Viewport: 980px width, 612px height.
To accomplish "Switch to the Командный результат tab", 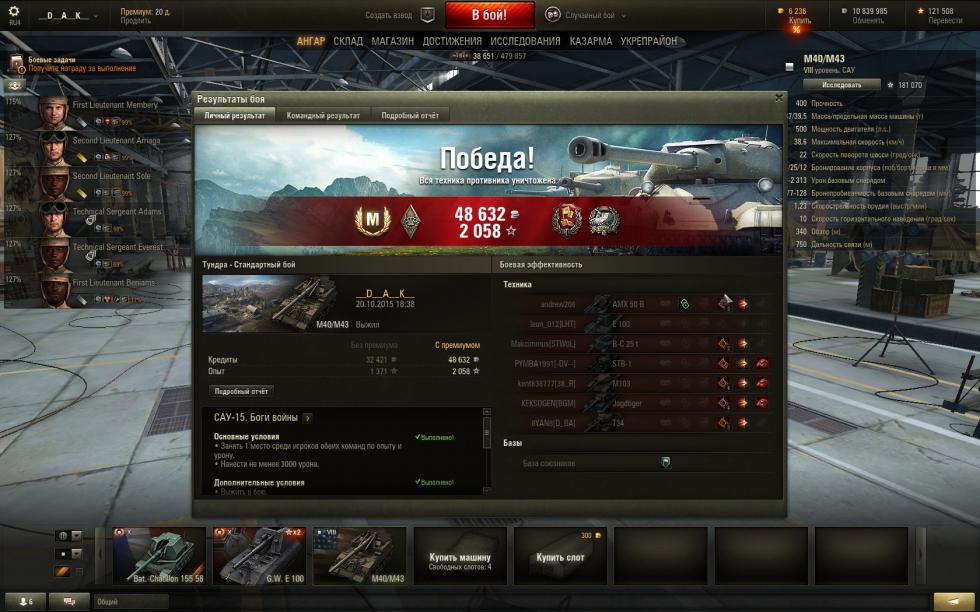I will tap(323, 115).
